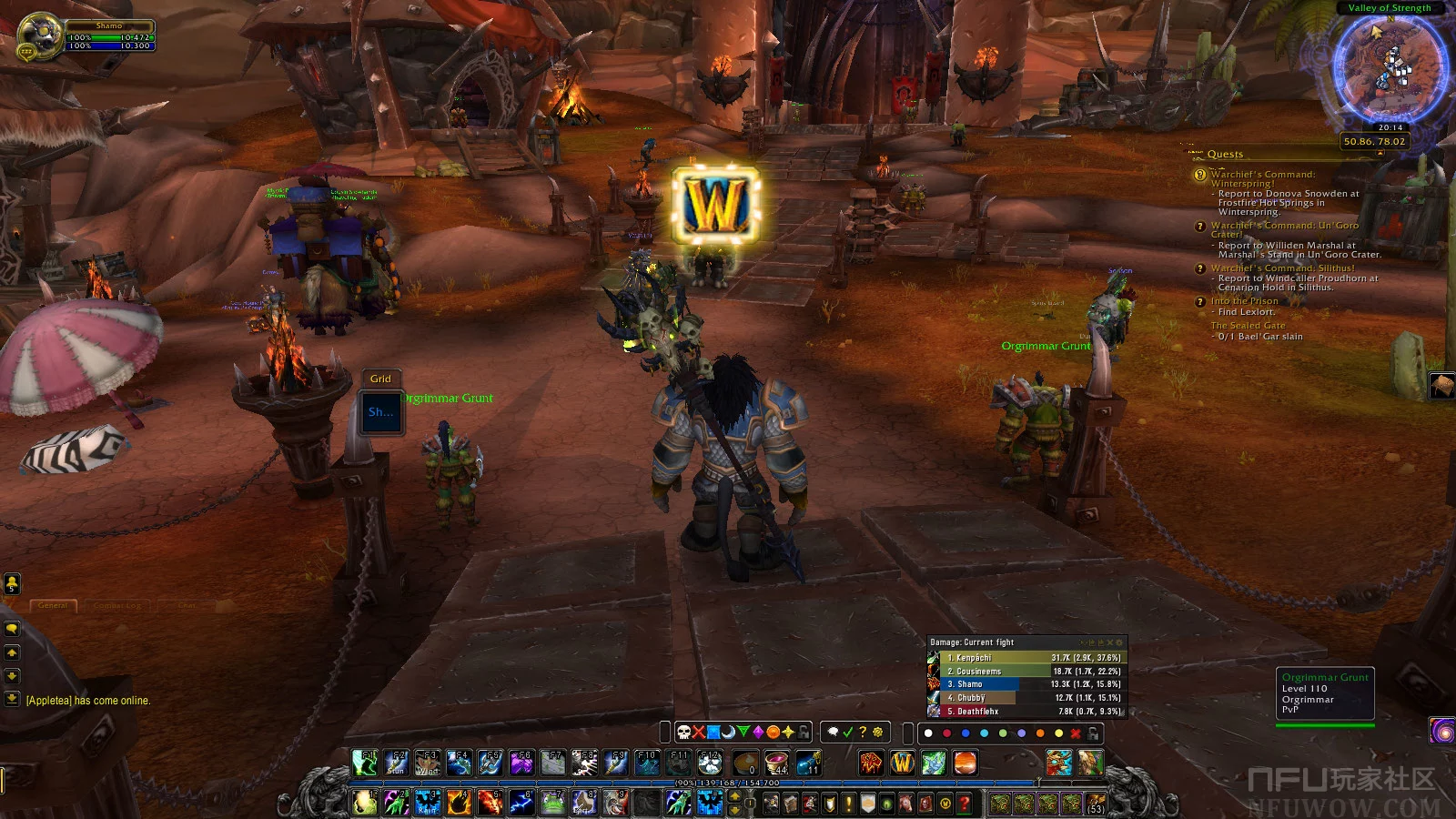Clear world markers with the red X

[1076, 733]
